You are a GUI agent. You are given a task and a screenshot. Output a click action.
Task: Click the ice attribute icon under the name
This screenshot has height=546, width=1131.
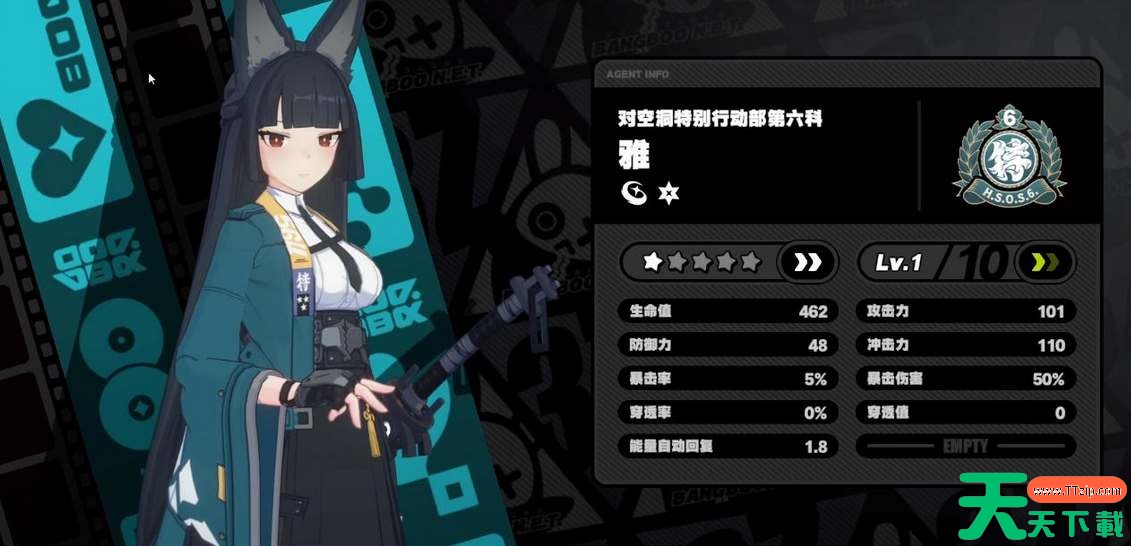(x=633, y=193)
